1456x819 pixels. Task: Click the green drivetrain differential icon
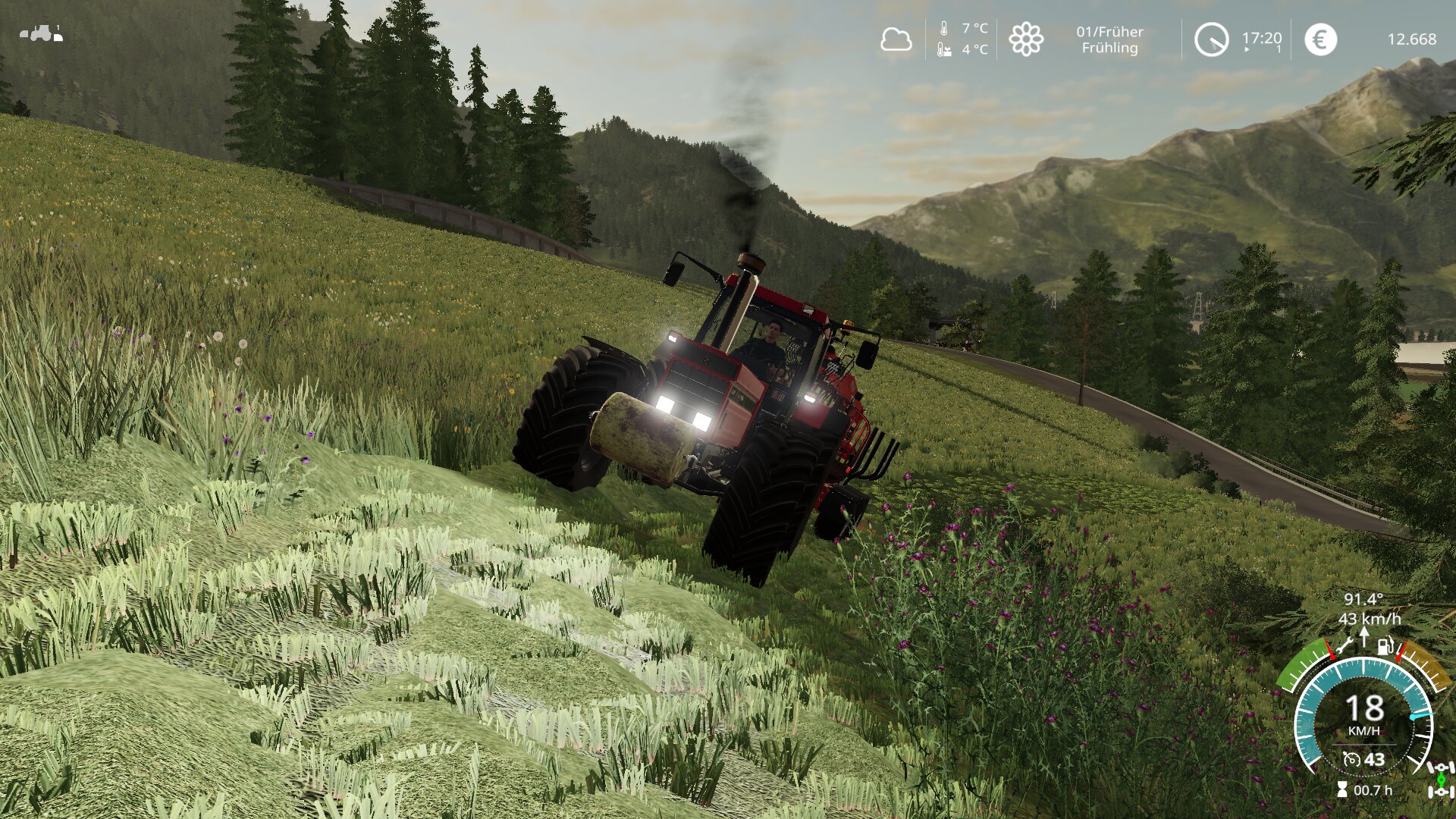tap(1441, 780)
